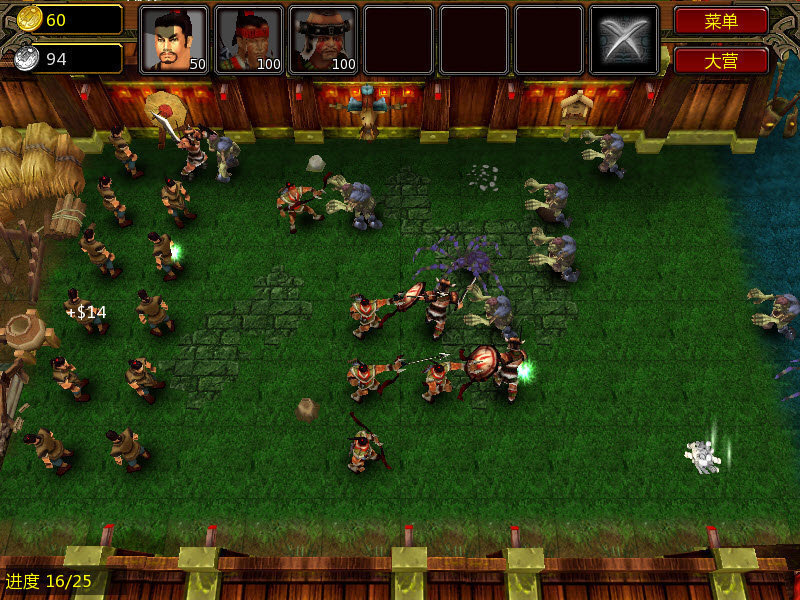Open the 菜单 menu button
The width and height of the screenshot is (800, 600).
point(721,21)
